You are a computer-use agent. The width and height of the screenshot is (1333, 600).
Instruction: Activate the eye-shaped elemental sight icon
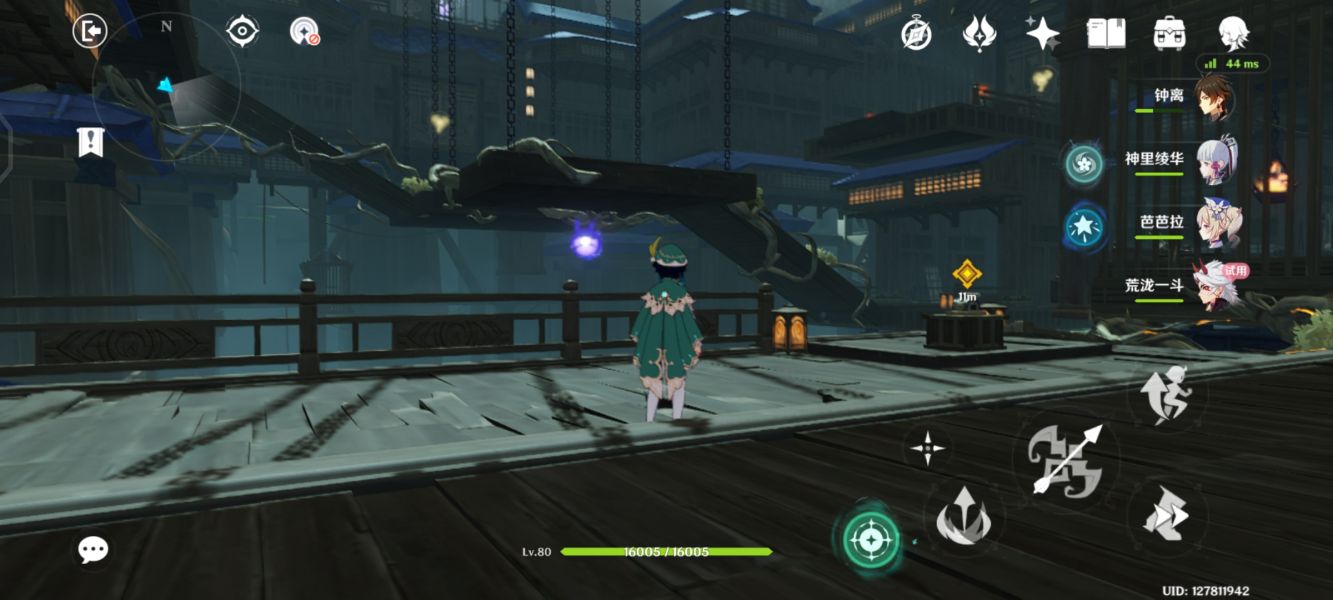tap(242, 31)
